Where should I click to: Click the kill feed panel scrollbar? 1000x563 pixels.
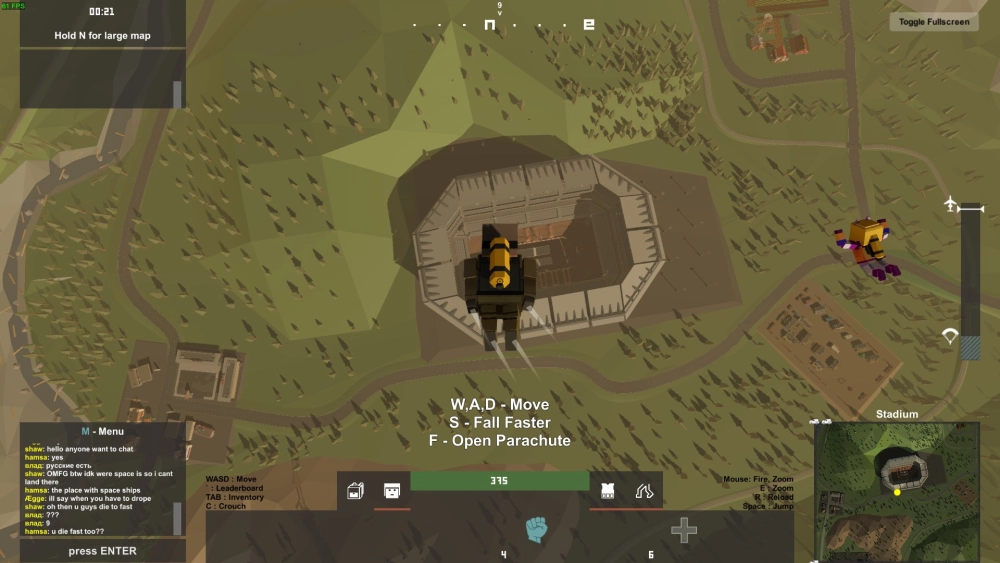tap(178, 94)
